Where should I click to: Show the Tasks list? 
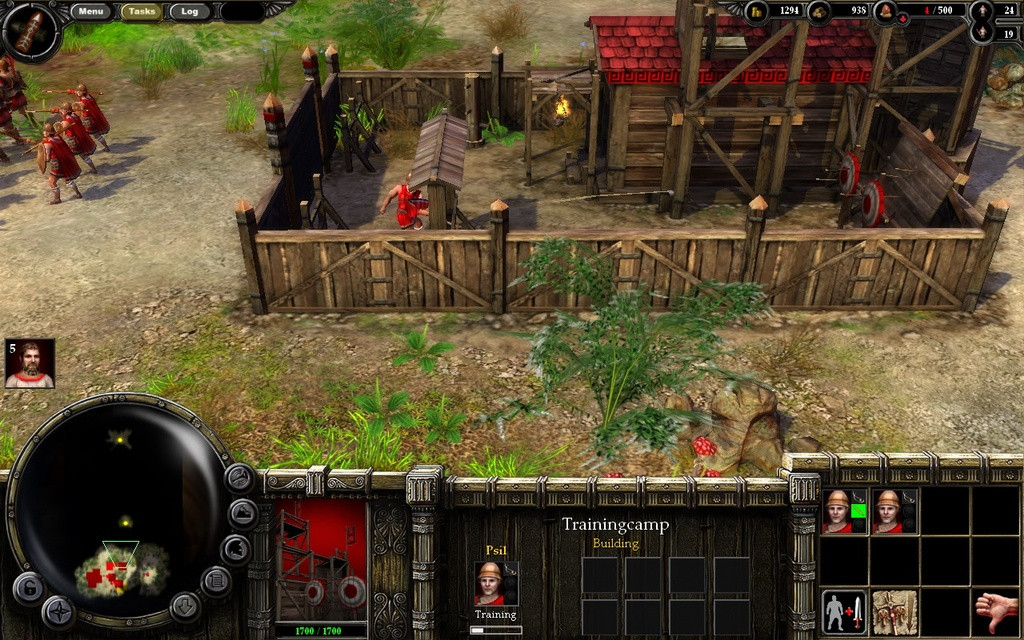tap(142, 12)
